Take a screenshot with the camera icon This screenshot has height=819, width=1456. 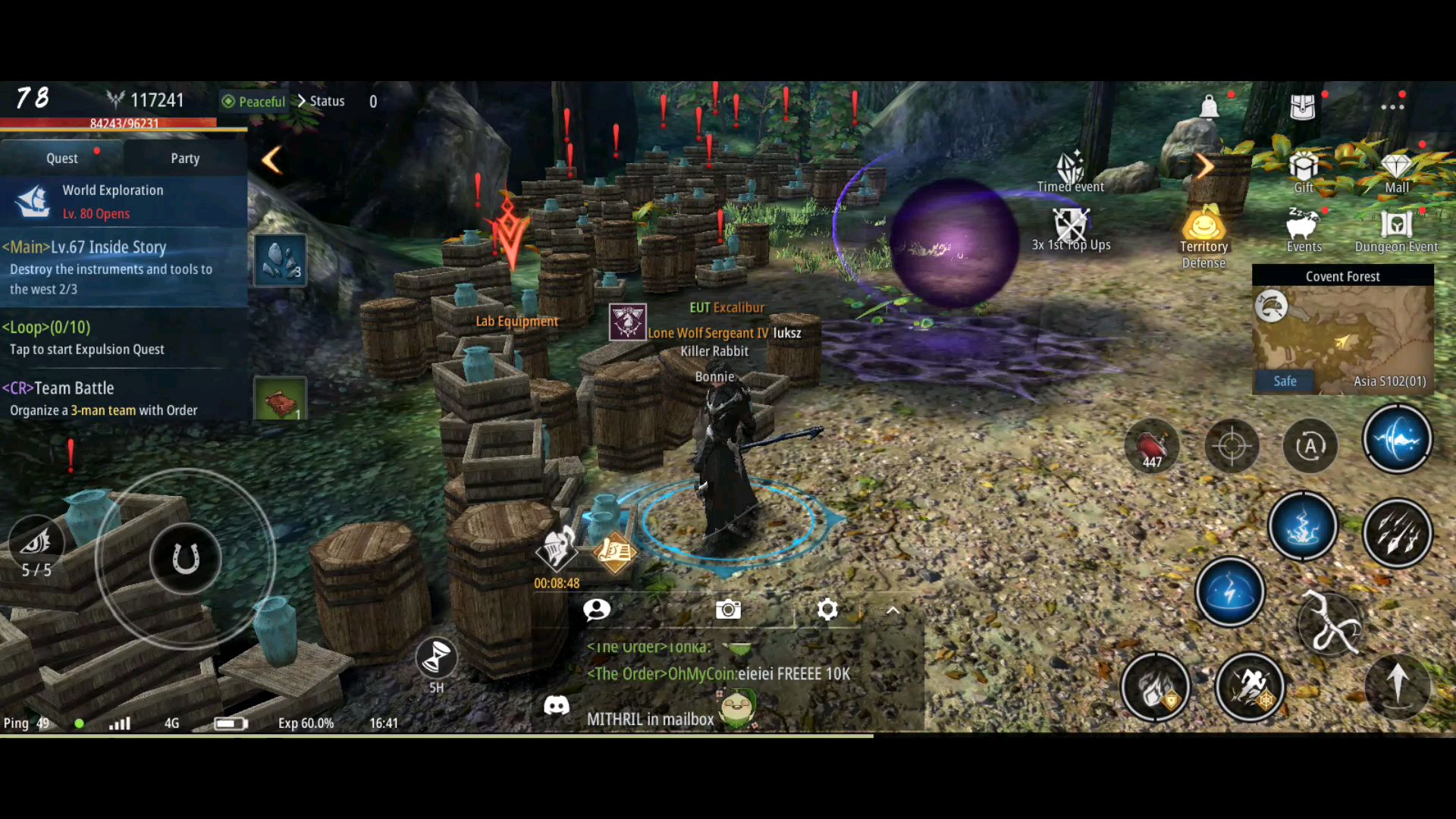(x=728, y=609)
